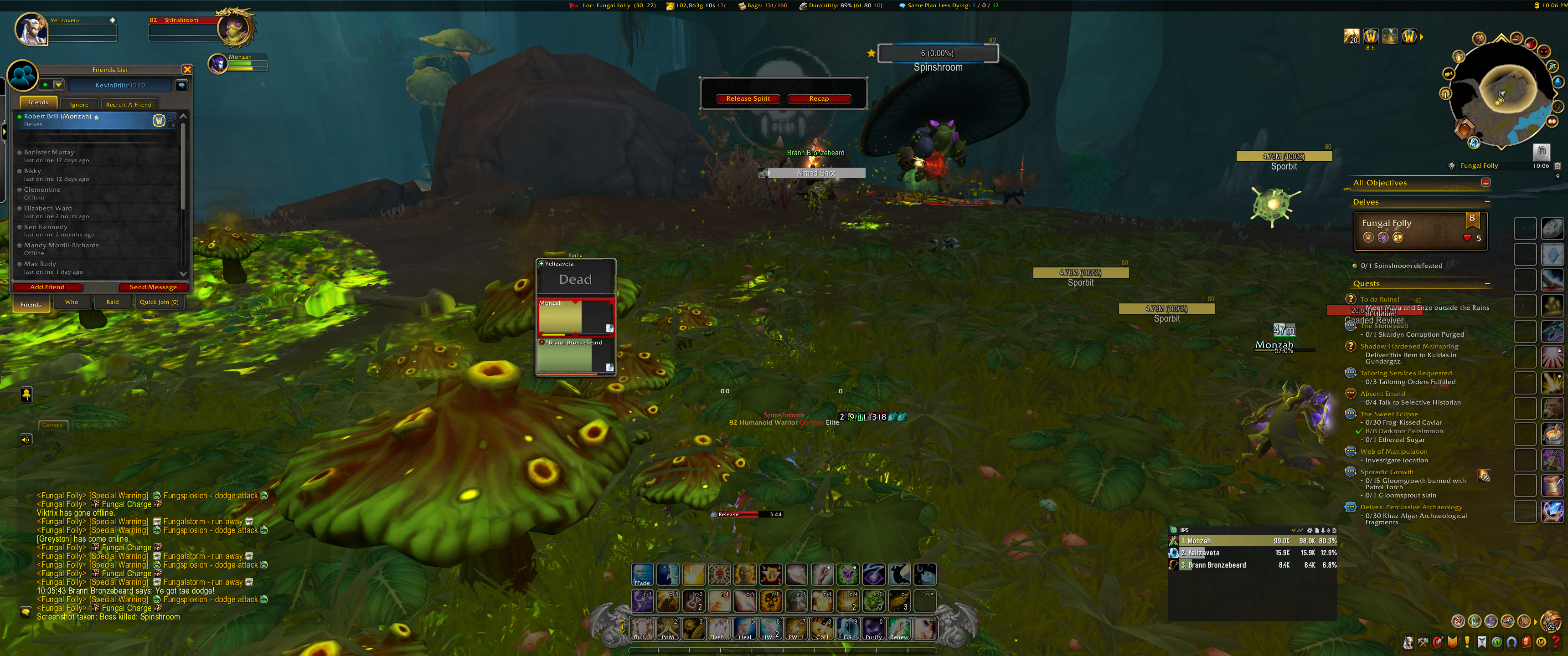
Task: Collapse the All Objectives tracker
Action: point(1485,183)
